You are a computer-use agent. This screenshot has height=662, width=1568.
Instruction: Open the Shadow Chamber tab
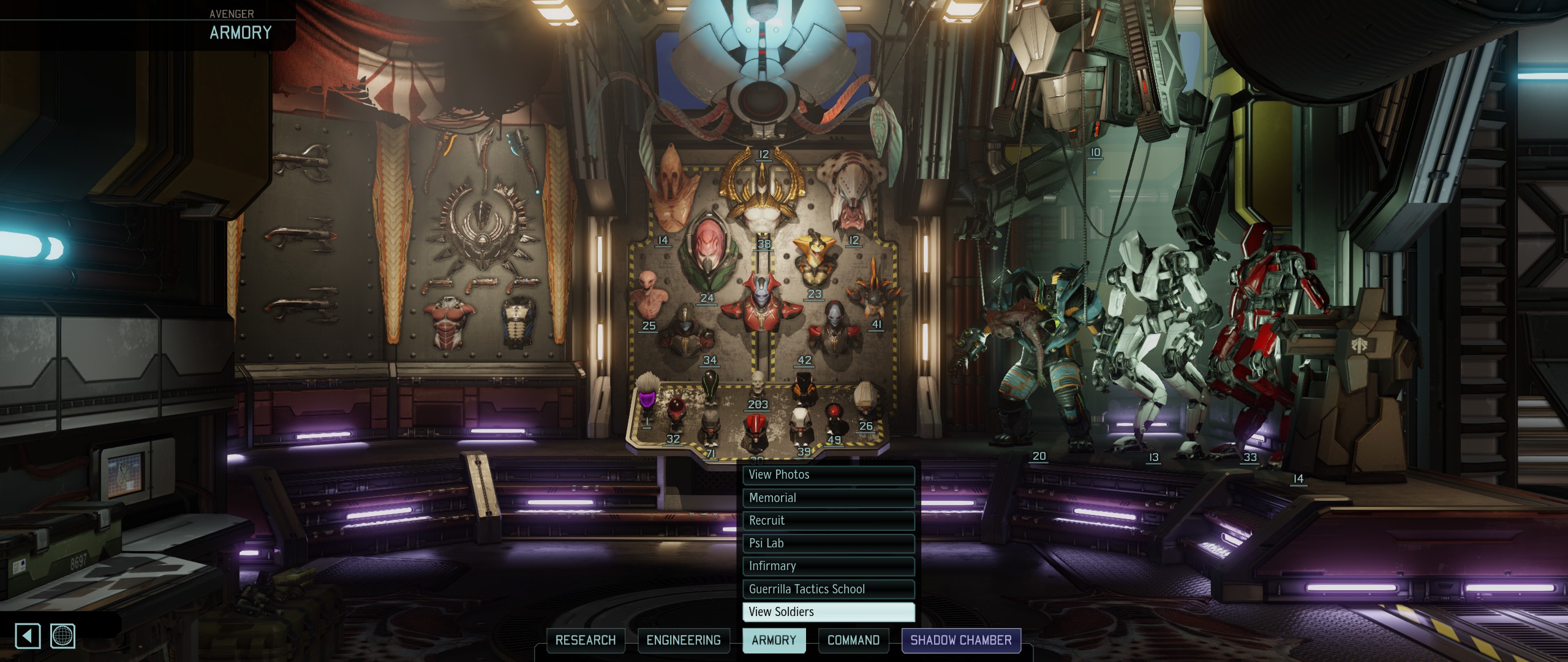click(960, 641)
